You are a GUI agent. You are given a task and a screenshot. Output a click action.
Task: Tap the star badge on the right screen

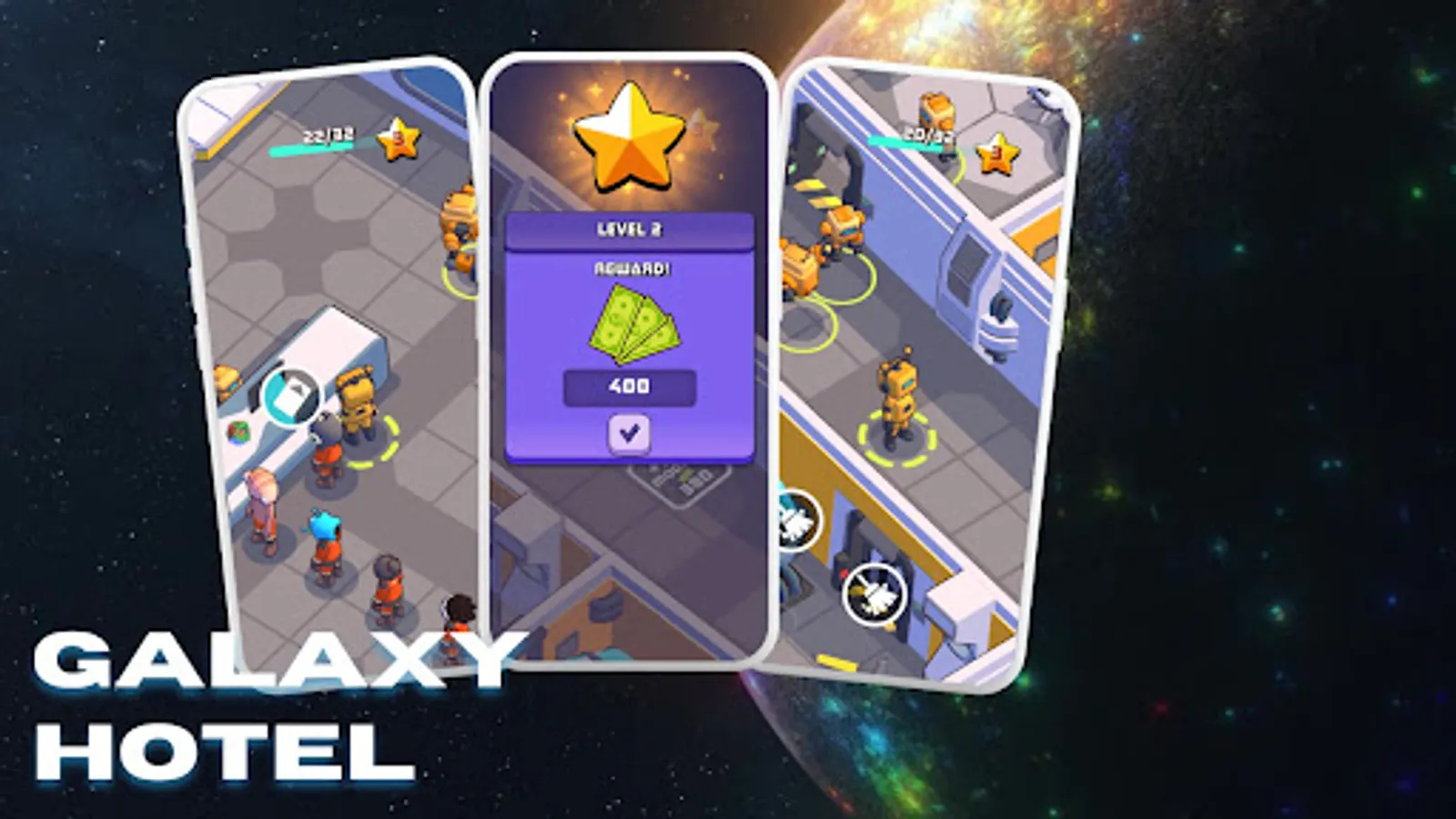[996, 154]
